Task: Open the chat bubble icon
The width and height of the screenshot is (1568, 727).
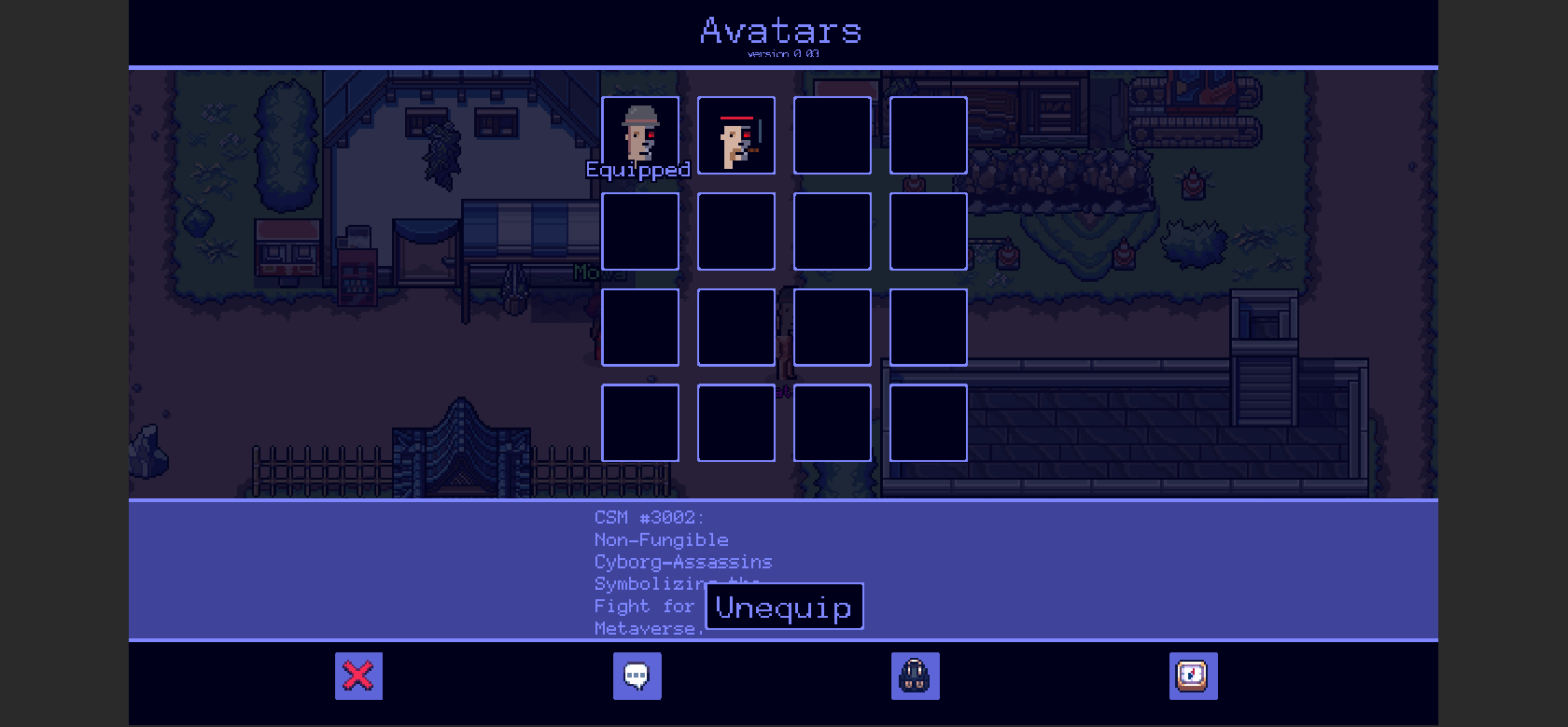Action: [x=637, y=676]
